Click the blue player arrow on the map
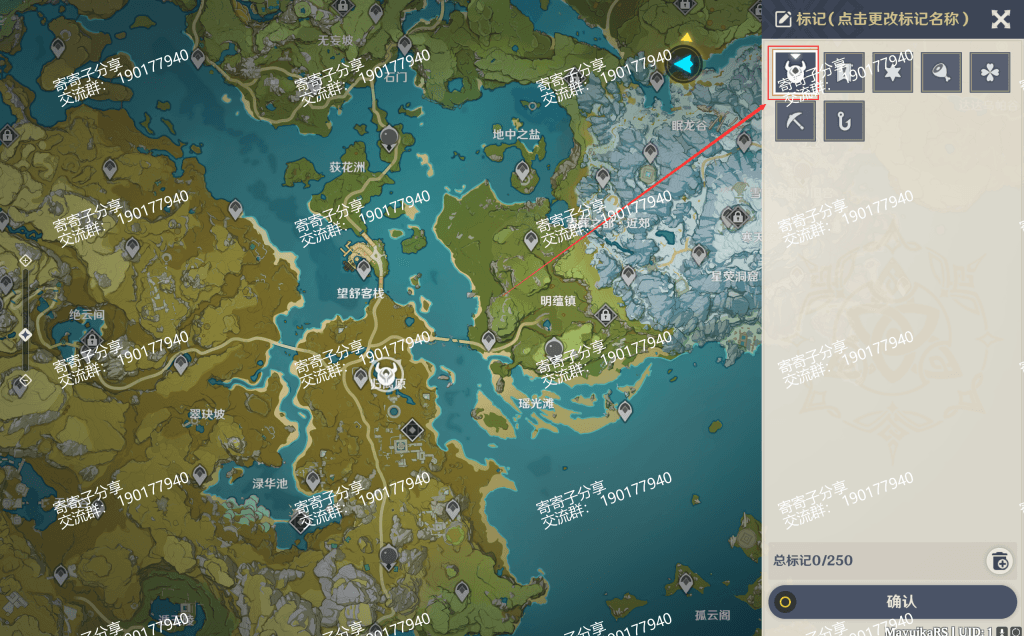 pyautogui.click(x=684, y=65)
